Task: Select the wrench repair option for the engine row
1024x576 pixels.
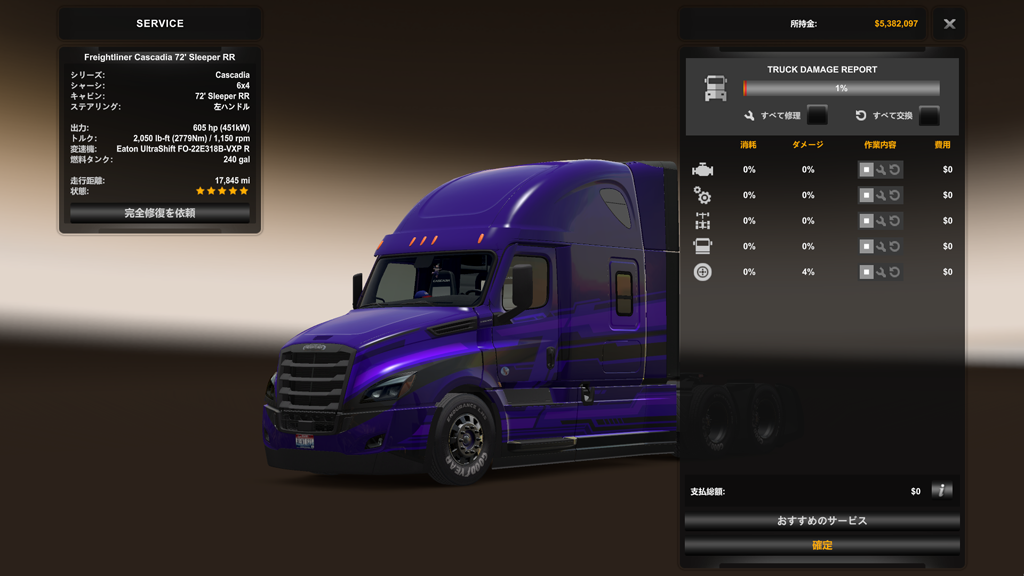Action: (x=881, y=170)
